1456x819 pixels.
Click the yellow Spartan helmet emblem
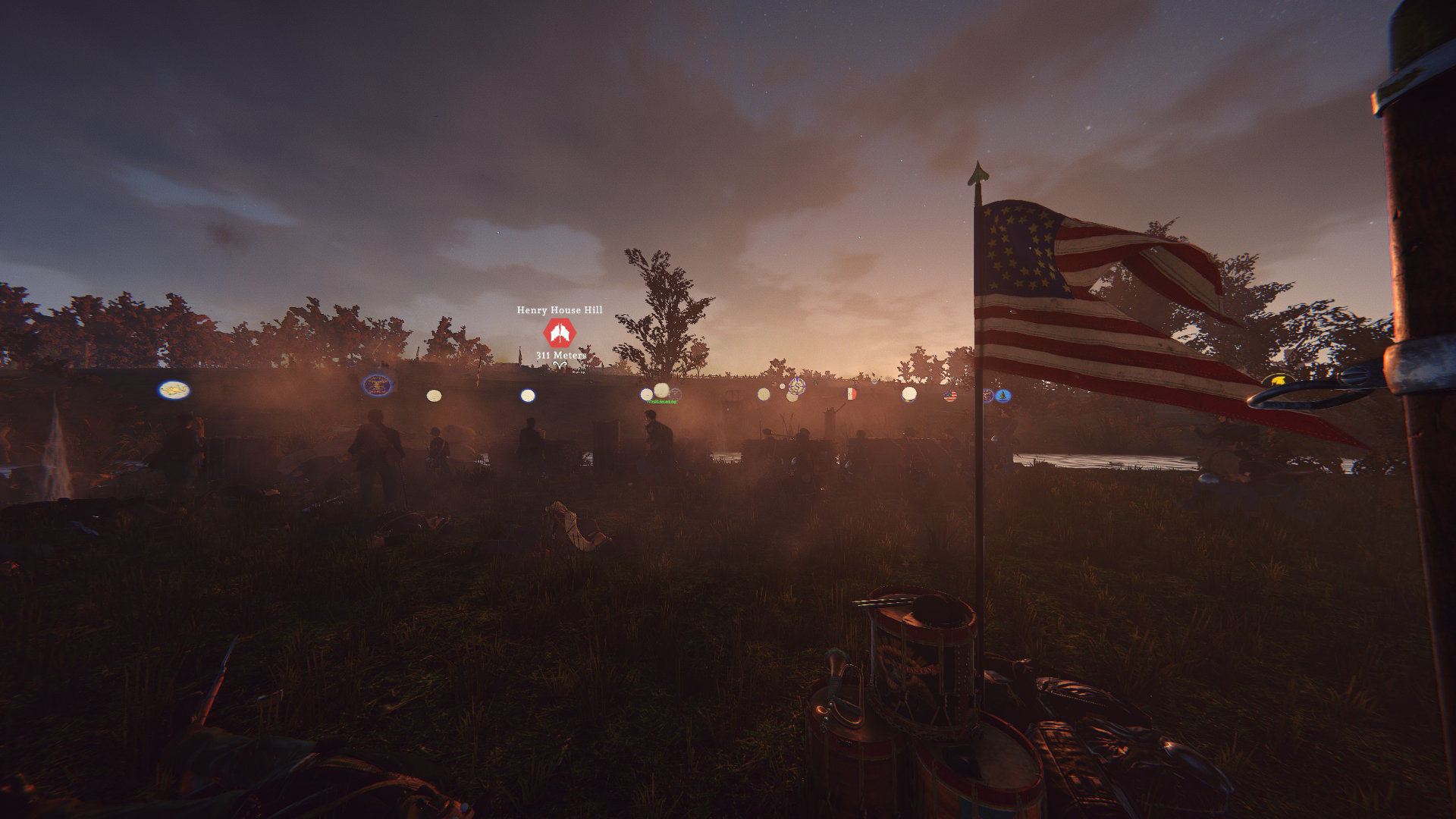pos(1279,380)
